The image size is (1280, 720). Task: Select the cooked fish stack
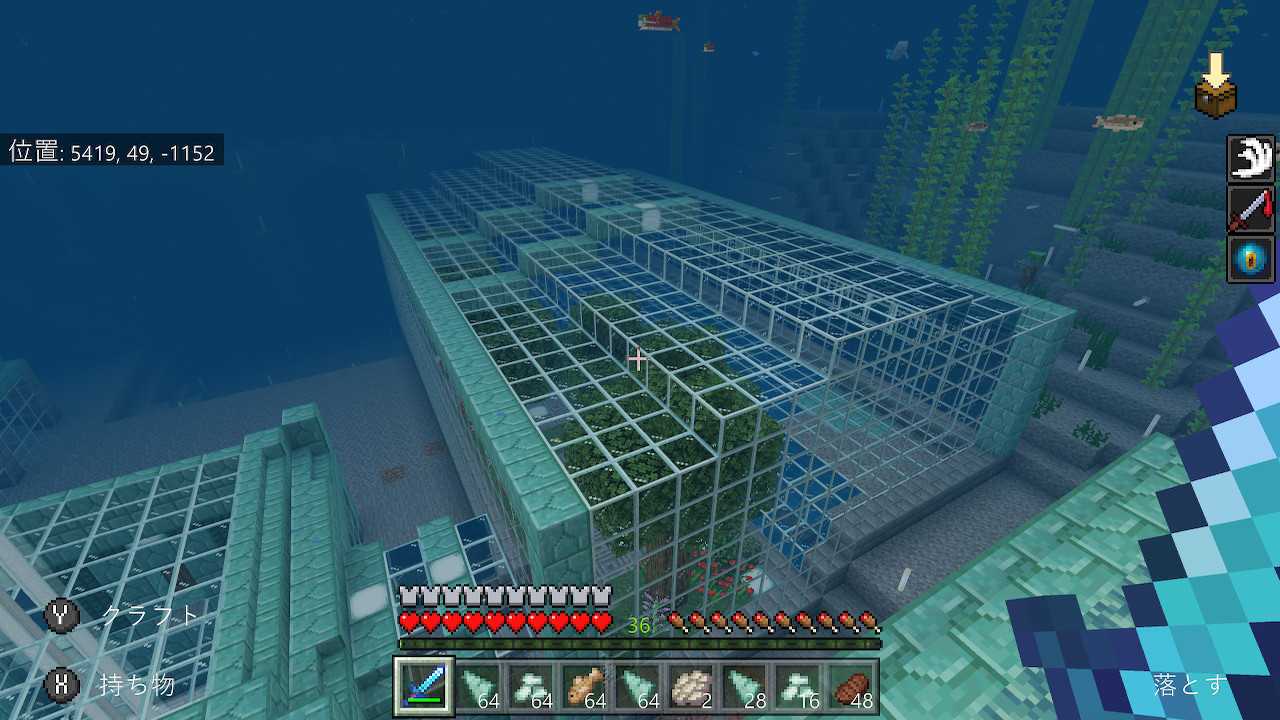tap(585, 687)
